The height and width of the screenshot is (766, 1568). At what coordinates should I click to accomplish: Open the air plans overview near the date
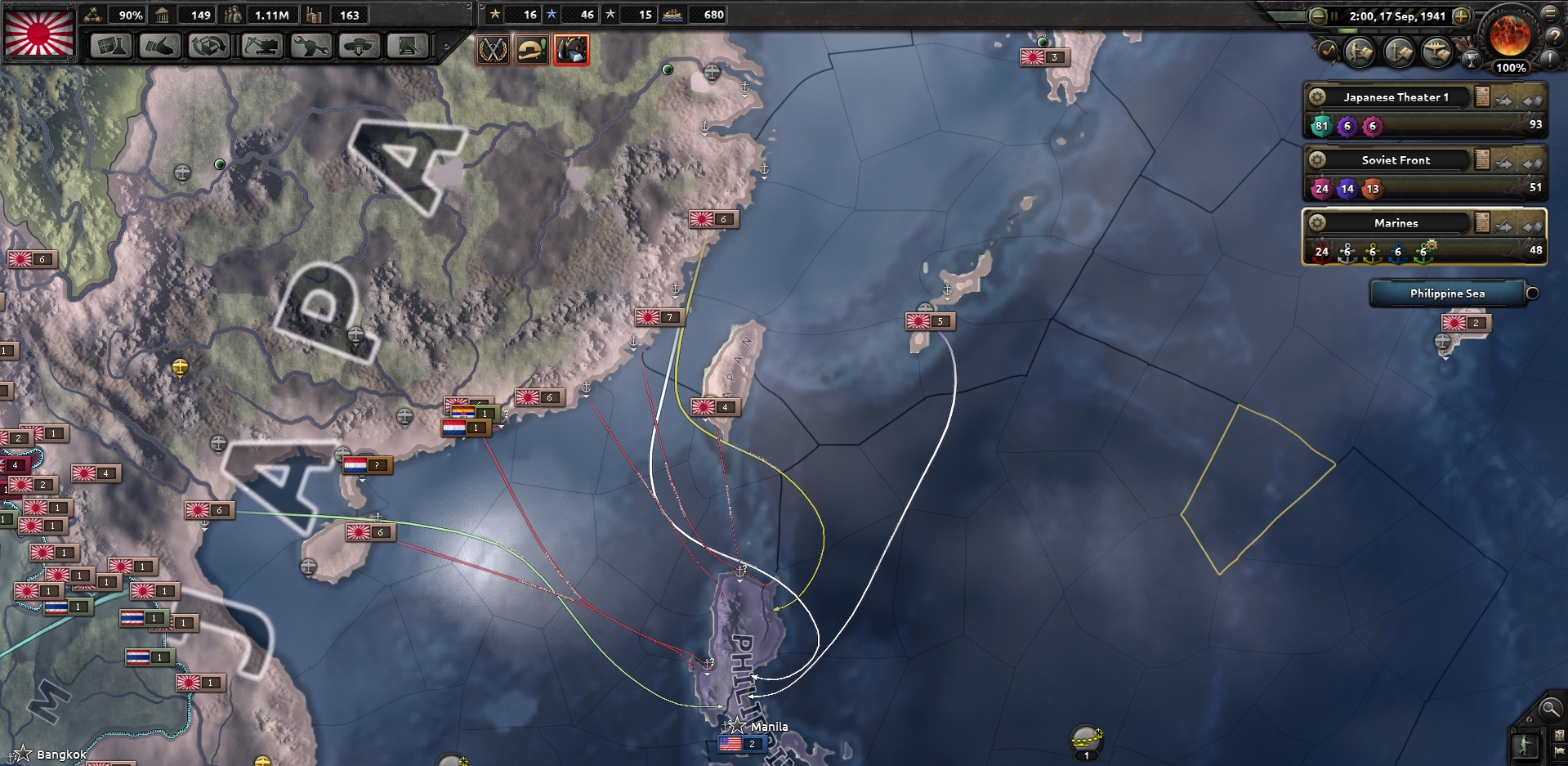1437,51
